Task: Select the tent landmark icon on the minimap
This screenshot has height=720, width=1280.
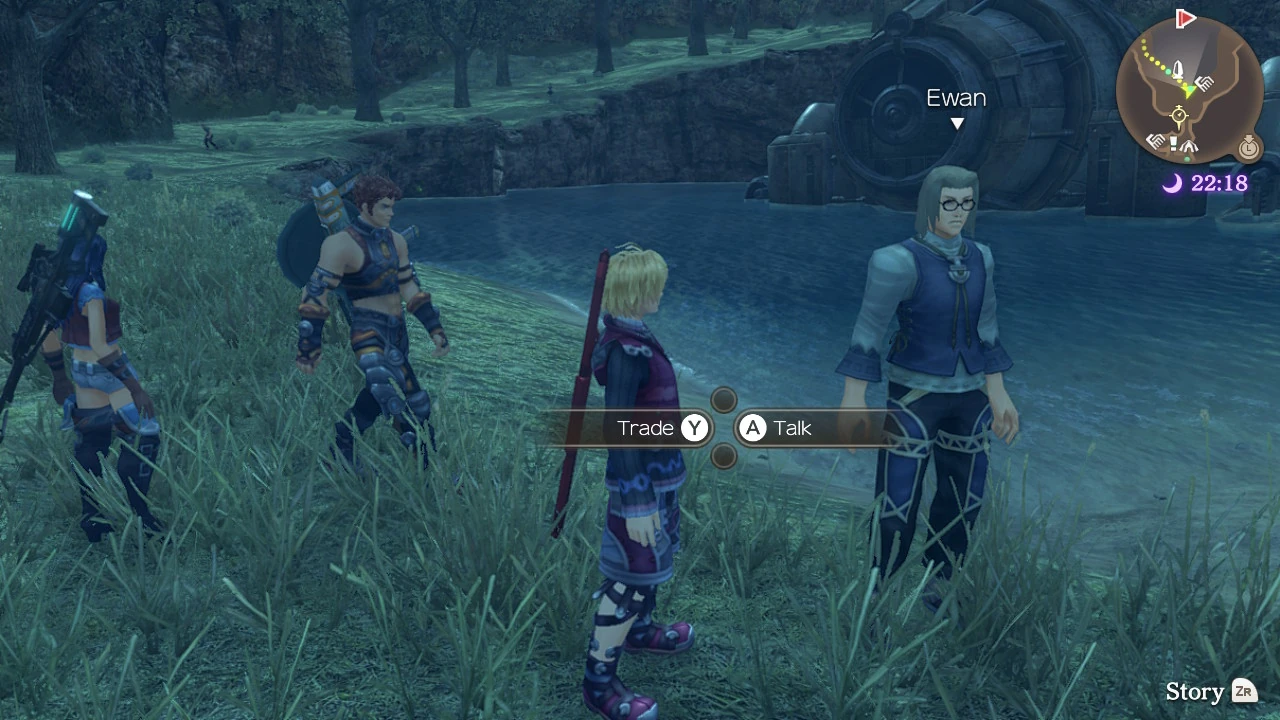Action: click(1188, 146)
